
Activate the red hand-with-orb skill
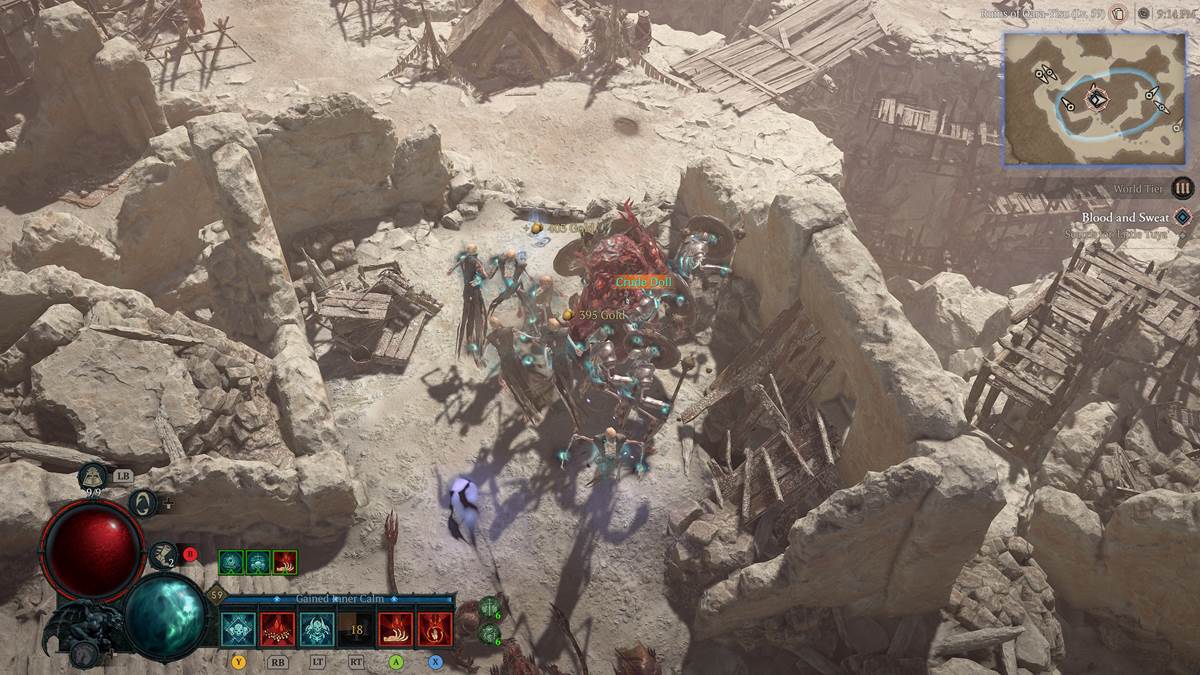tap(435, 628)
